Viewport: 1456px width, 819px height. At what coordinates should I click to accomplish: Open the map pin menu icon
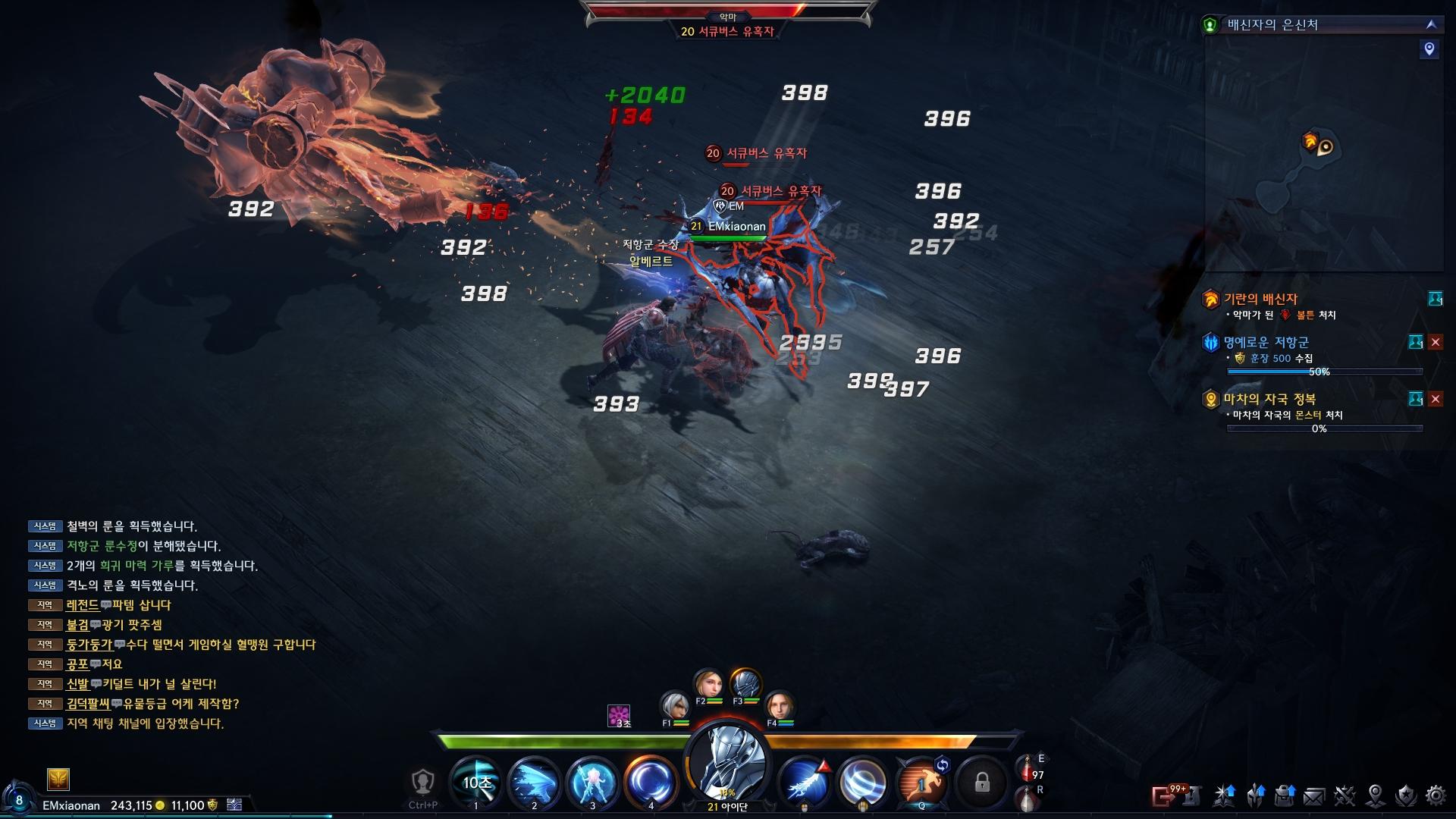(1375, 795)
